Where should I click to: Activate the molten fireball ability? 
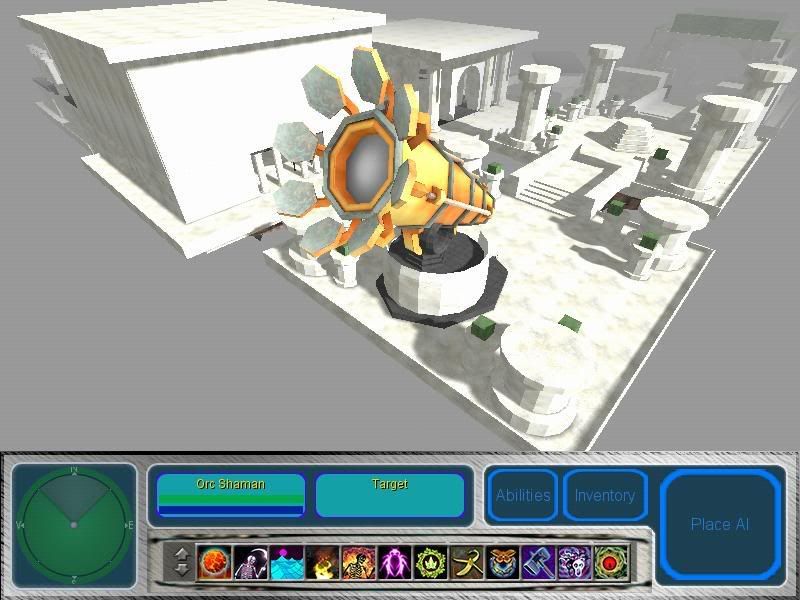coord(215,562)
